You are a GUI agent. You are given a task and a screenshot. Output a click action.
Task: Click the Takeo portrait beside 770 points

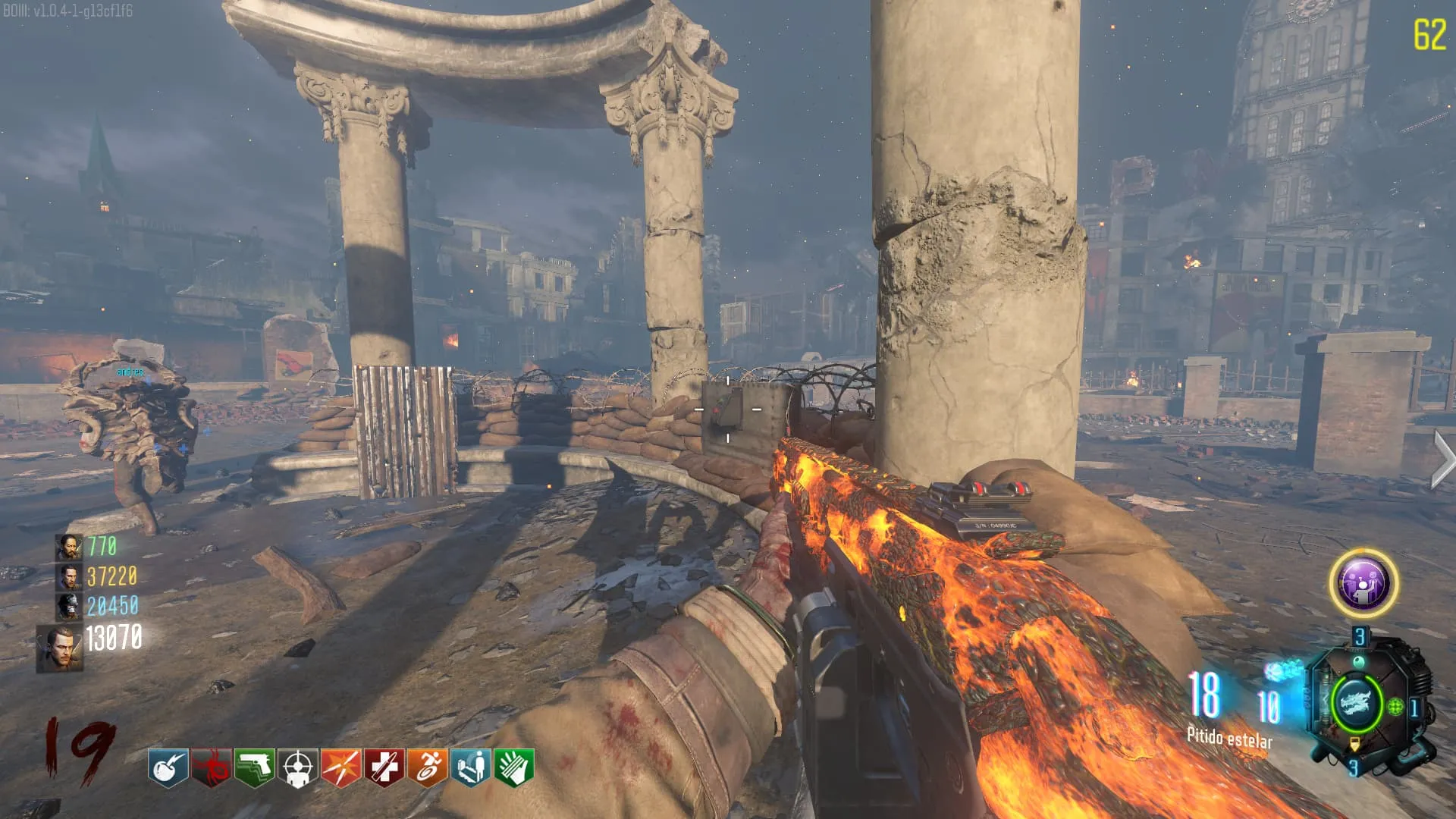point(69,547)
